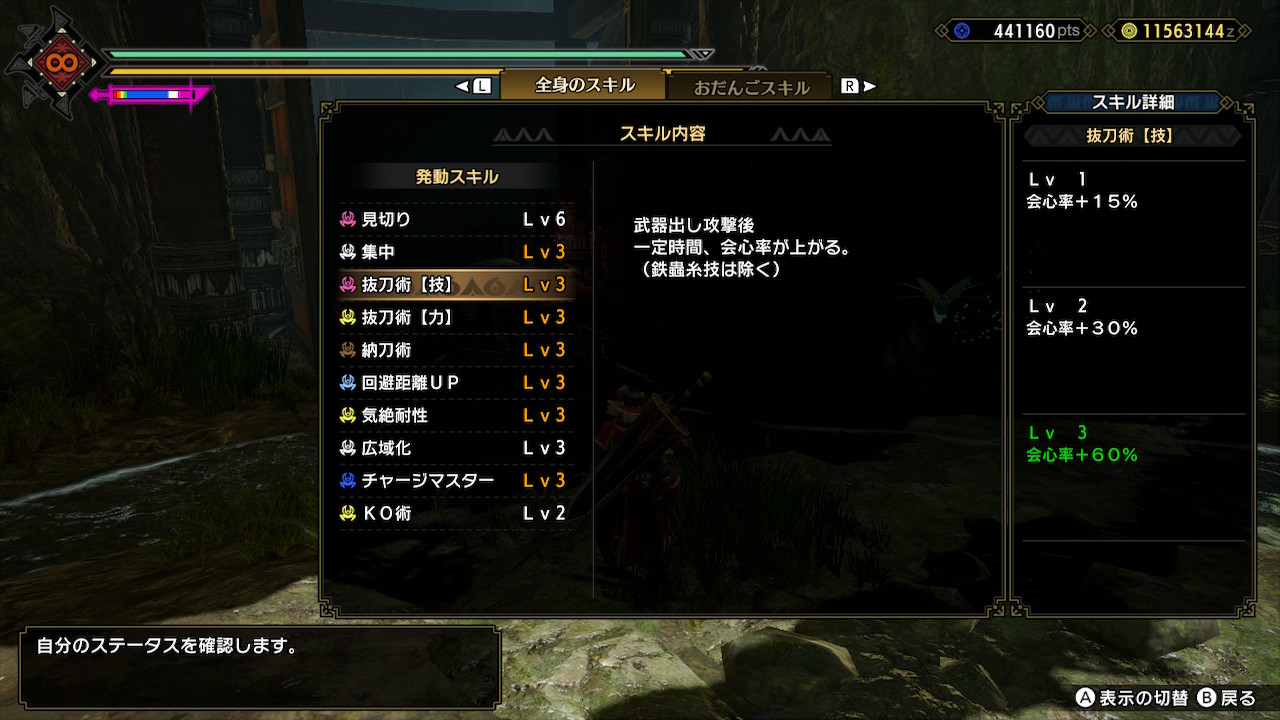The width and height of the screenshot is (1280, 720).
Task: Select the highlighted 抜刀術【技】 skill
Action: [x=455, y=285]
